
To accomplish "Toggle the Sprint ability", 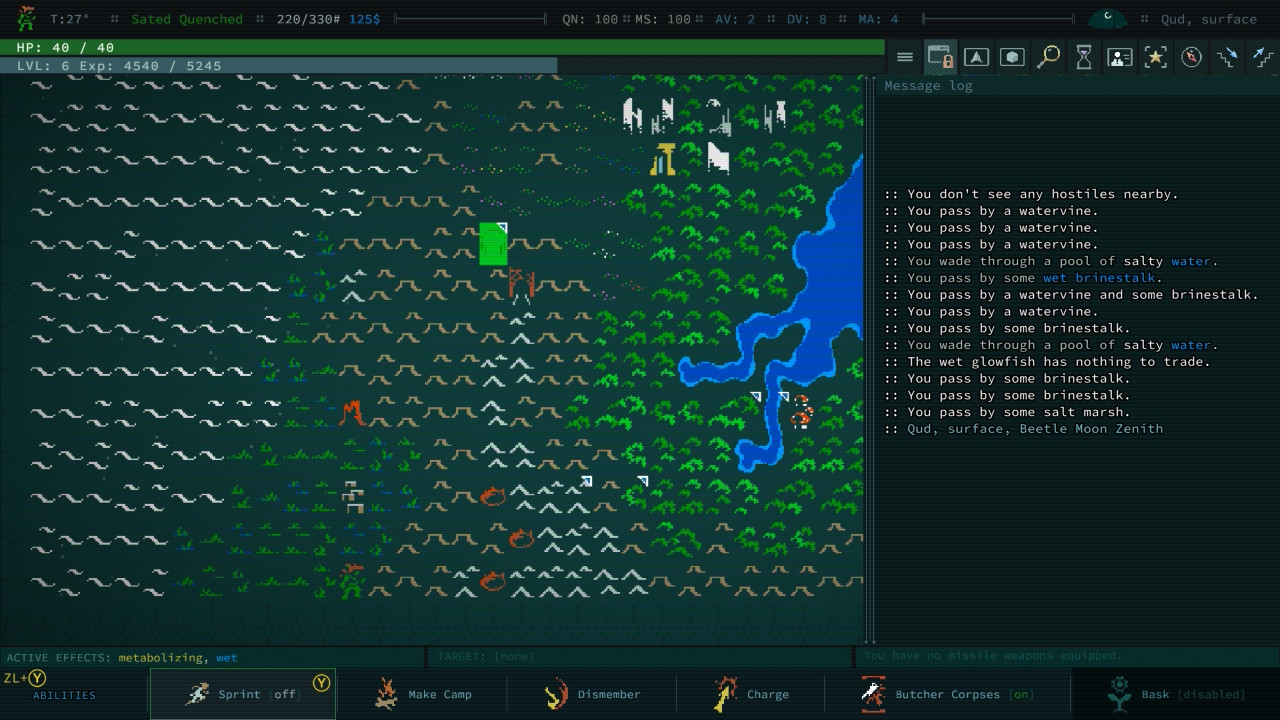I will (242, 694).
